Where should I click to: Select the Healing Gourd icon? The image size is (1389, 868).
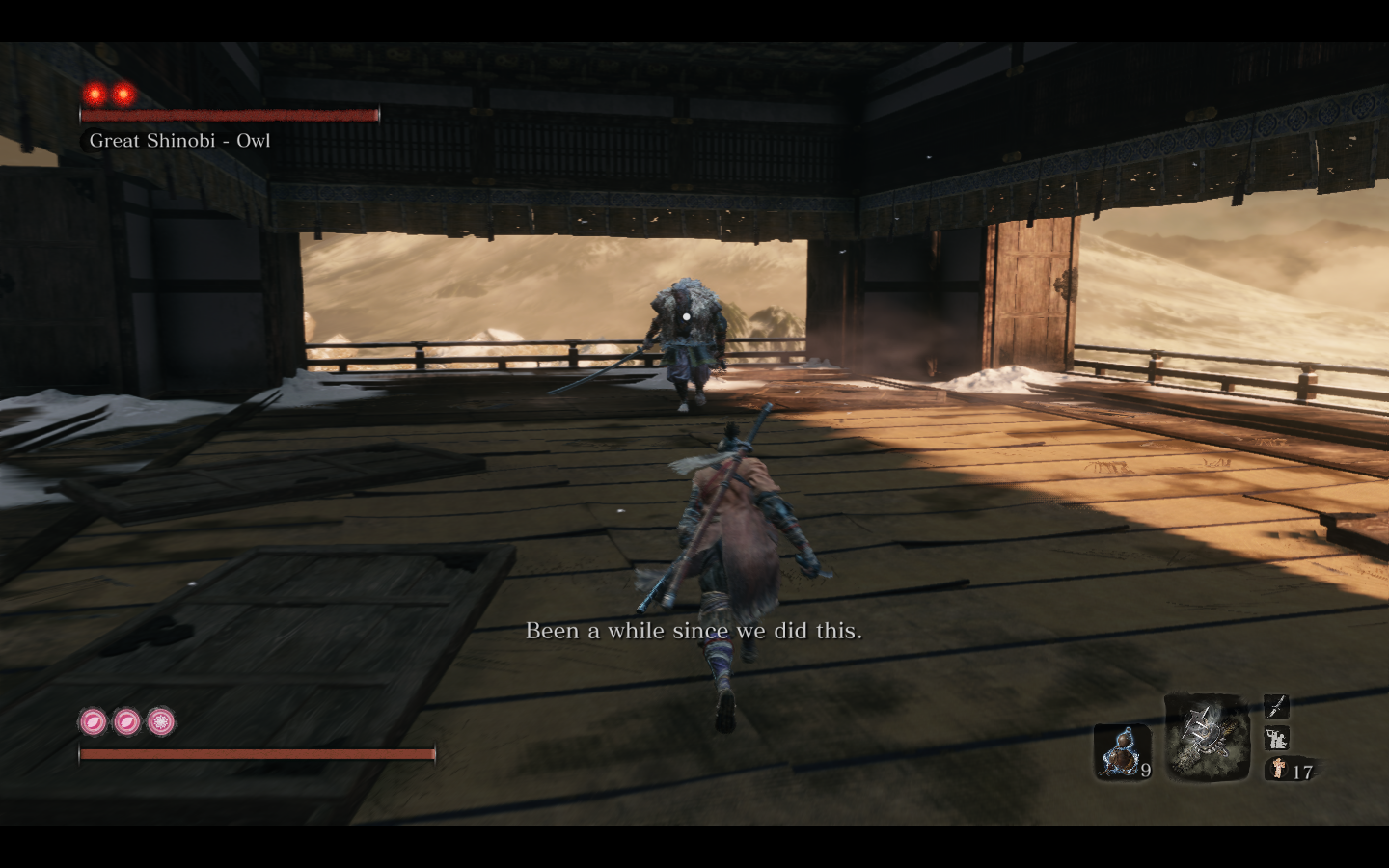pos(1123,752)
